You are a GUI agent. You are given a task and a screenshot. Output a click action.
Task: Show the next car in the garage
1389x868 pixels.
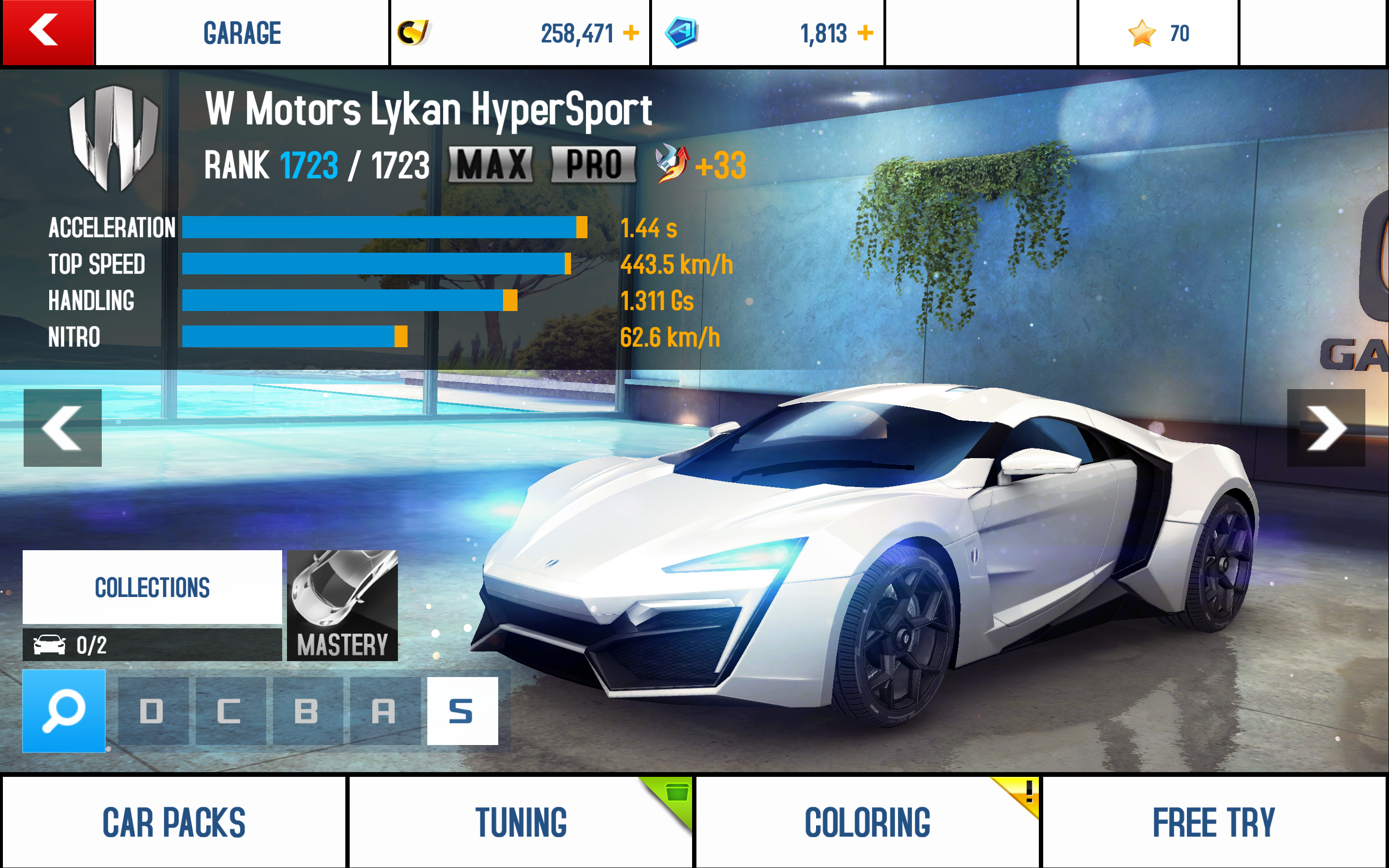1325,428
